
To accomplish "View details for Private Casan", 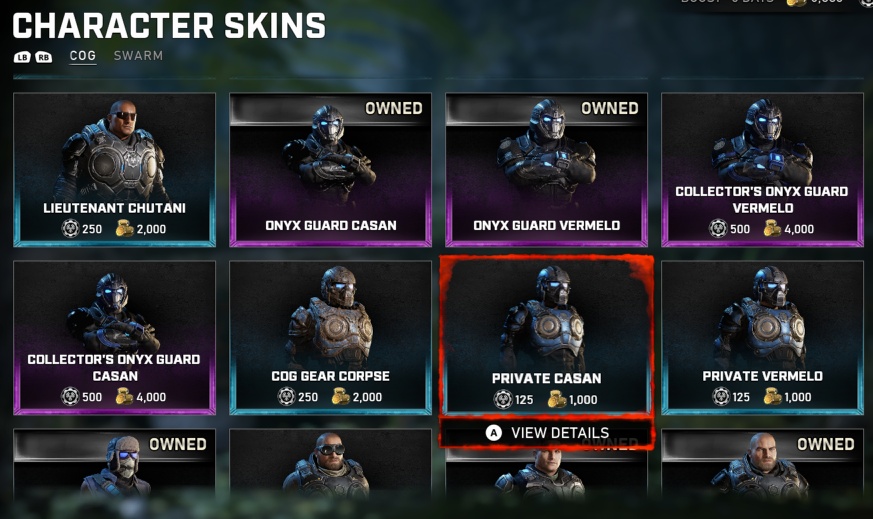I will click(x=547, y=433).
